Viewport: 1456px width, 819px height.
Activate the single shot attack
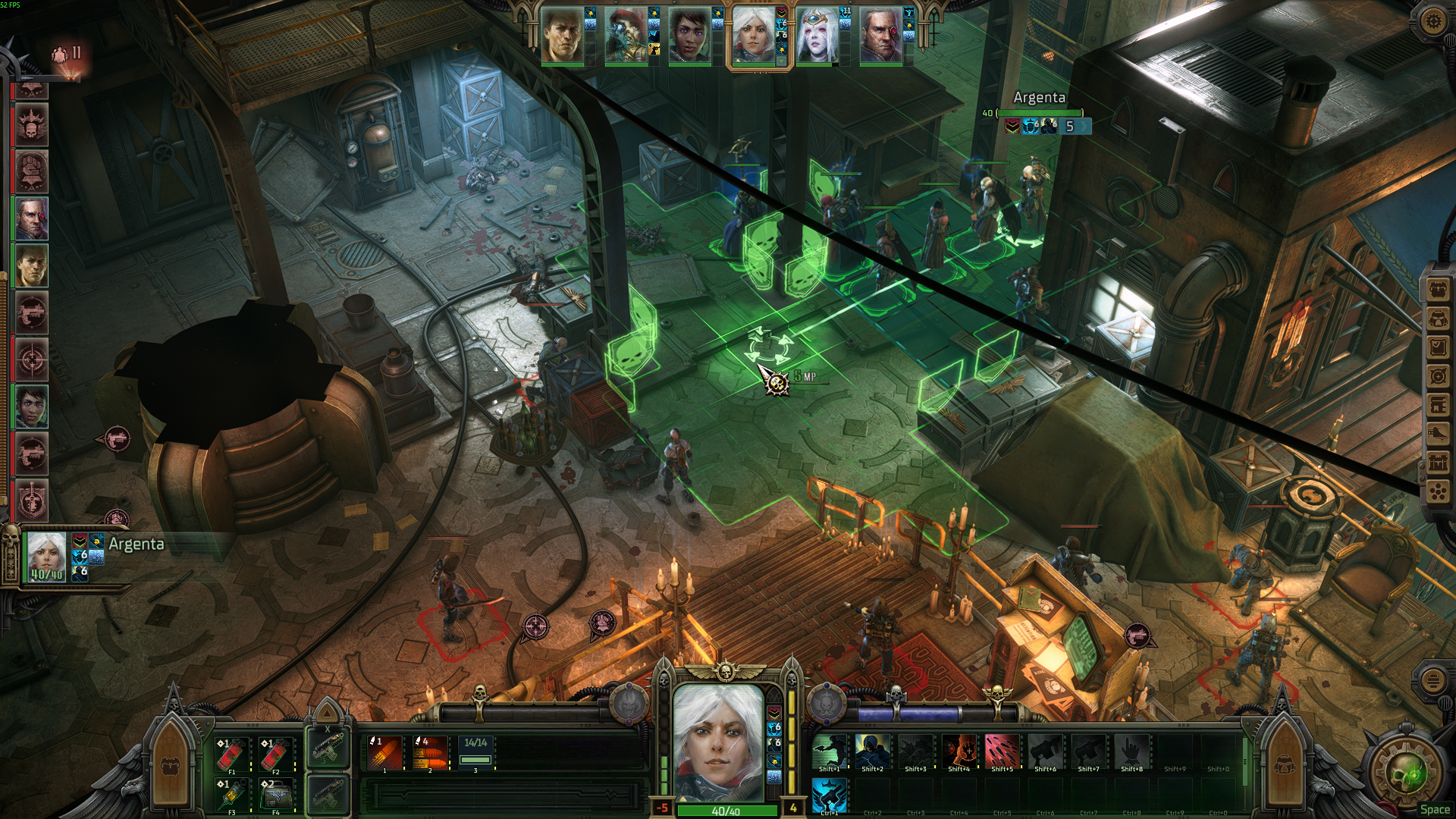point(384,752)
